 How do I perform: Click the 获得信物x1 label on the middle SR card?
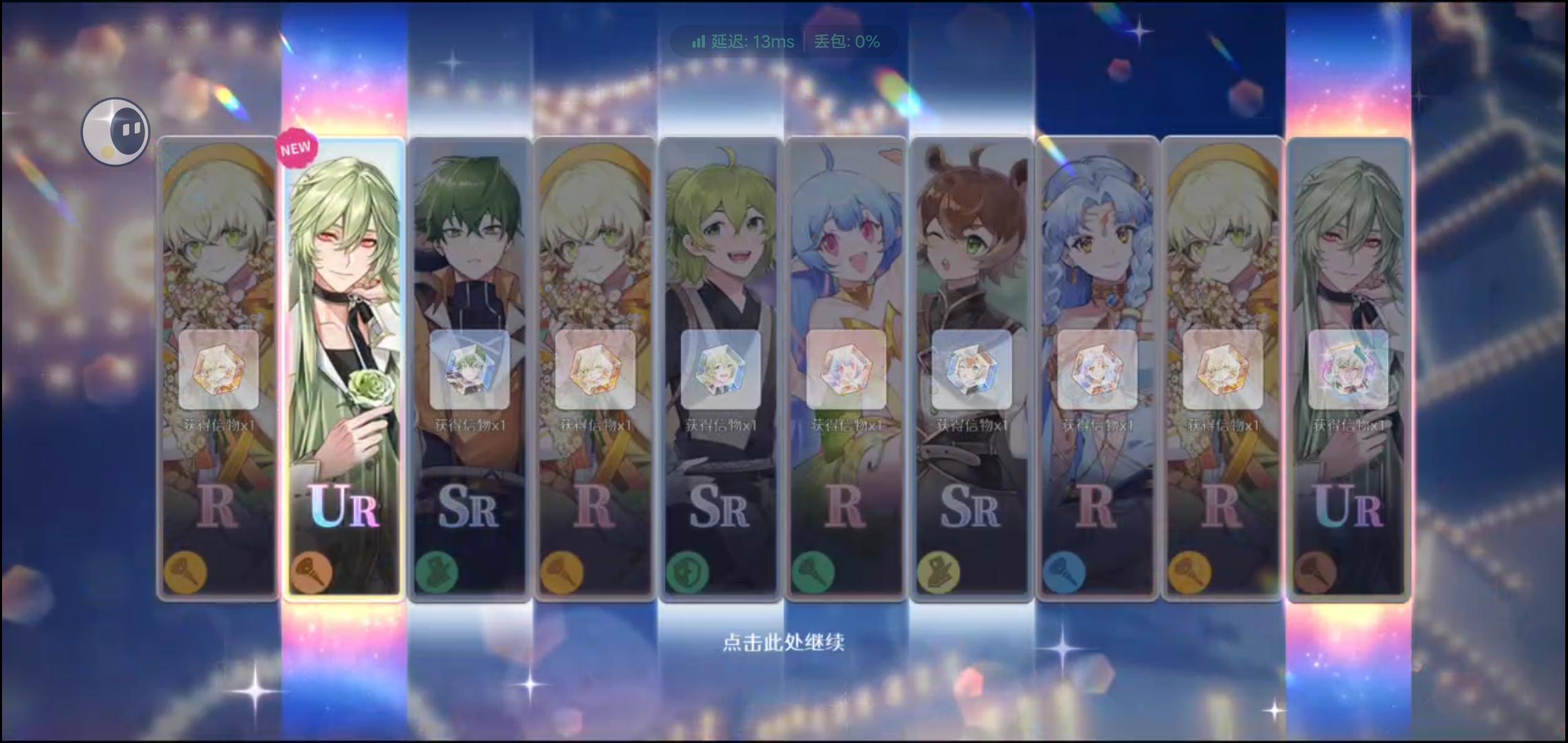(x=719, y=427)
